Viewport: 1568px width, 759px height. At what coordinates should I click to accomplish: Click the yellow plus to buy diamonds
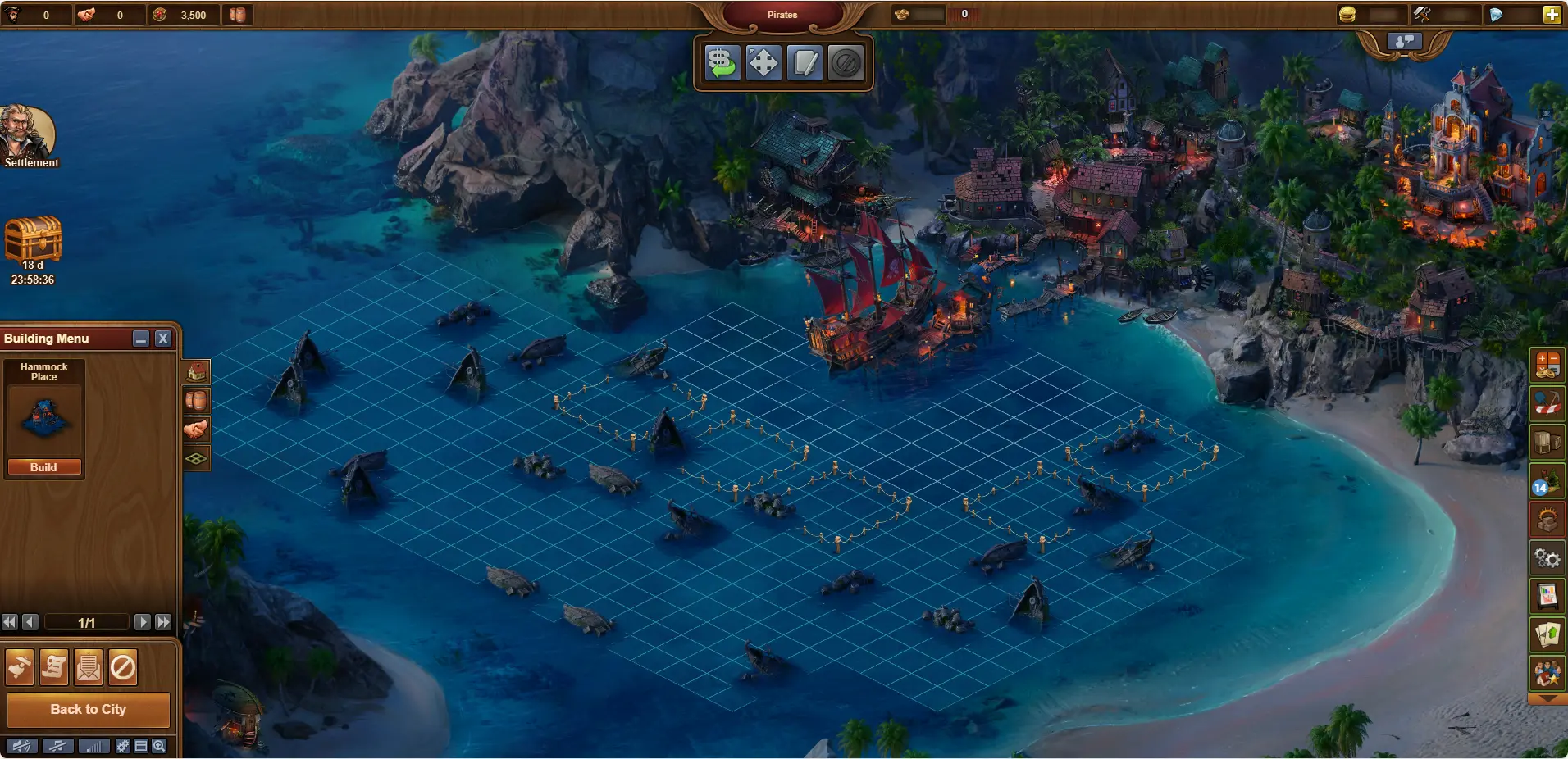tap(1552, 15)
